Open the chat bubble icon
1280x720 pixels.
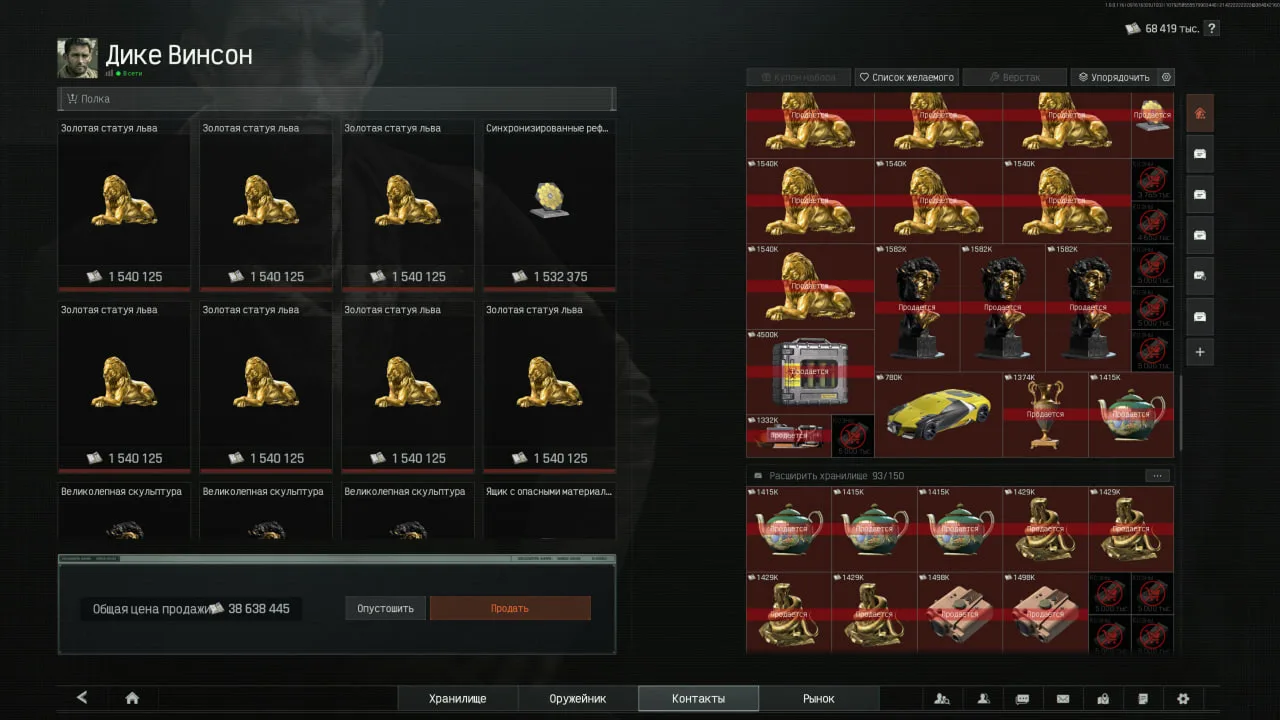coord(1022,699)
